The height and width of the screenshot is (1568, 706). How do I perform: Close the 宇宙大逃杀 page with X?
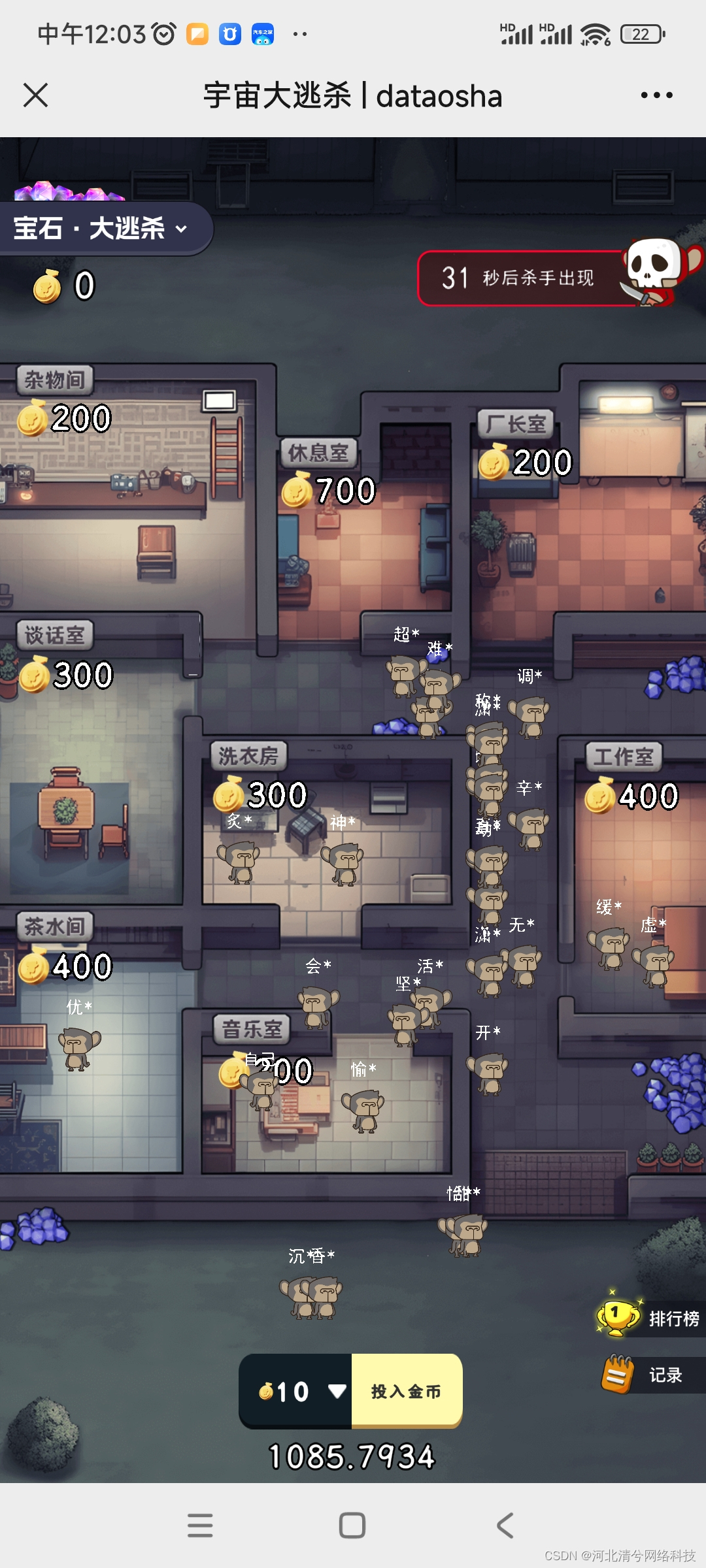36,95
